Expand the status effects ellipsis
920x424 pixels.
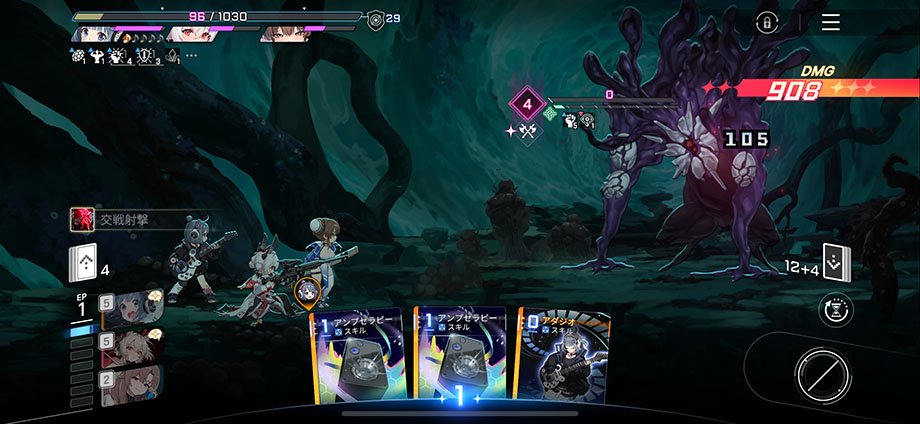pyautogui.click(x=191, y=55)
